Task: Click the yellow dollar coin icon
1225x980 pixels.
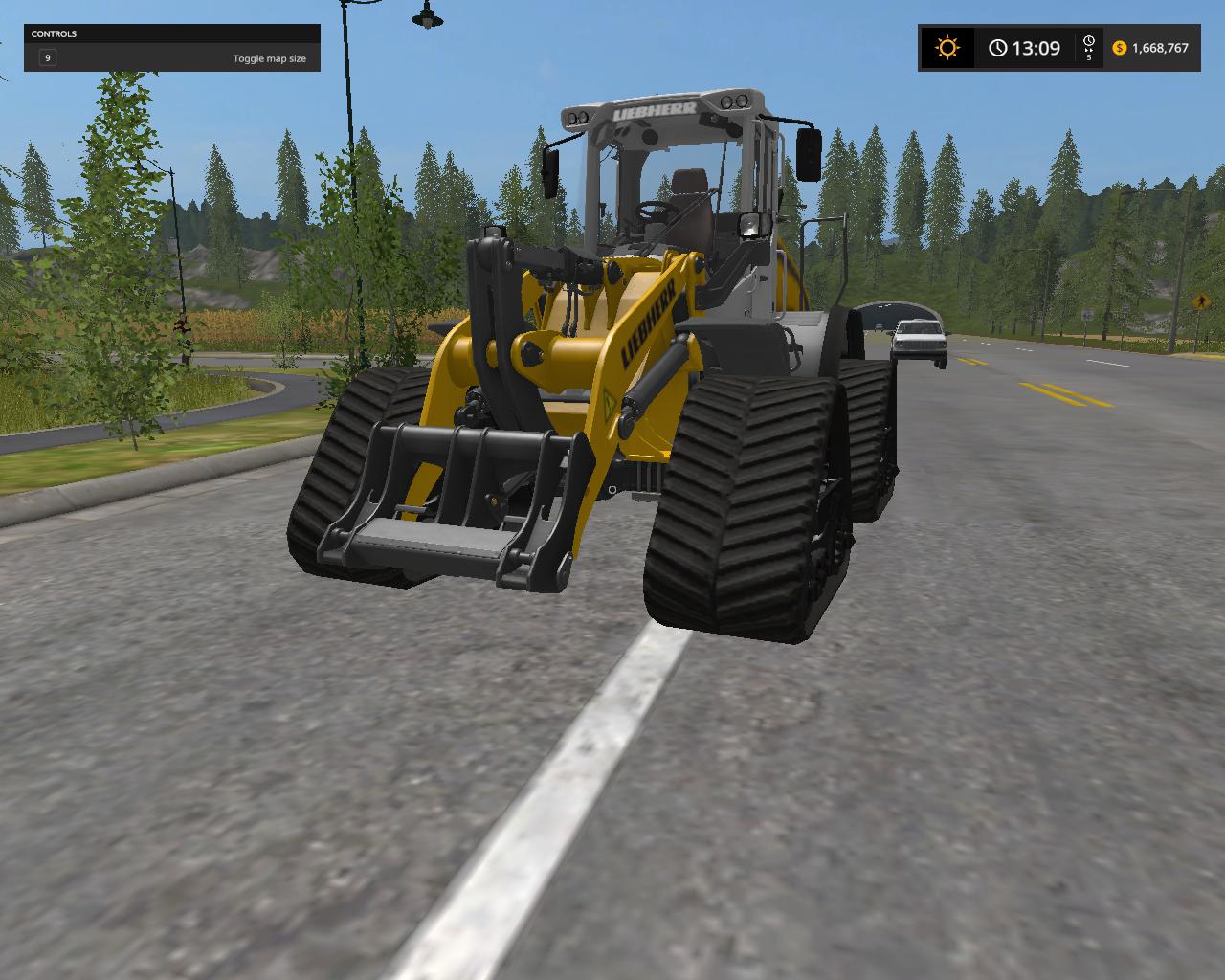Action: point(1119,47)
